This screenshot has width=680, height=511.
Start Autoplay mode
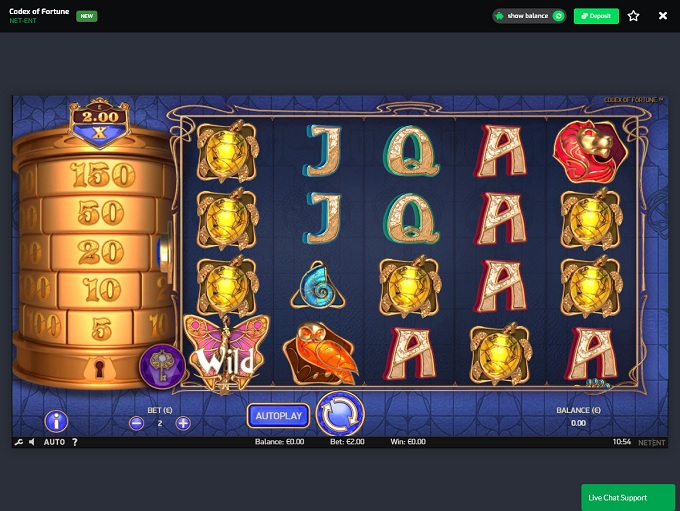279,415
